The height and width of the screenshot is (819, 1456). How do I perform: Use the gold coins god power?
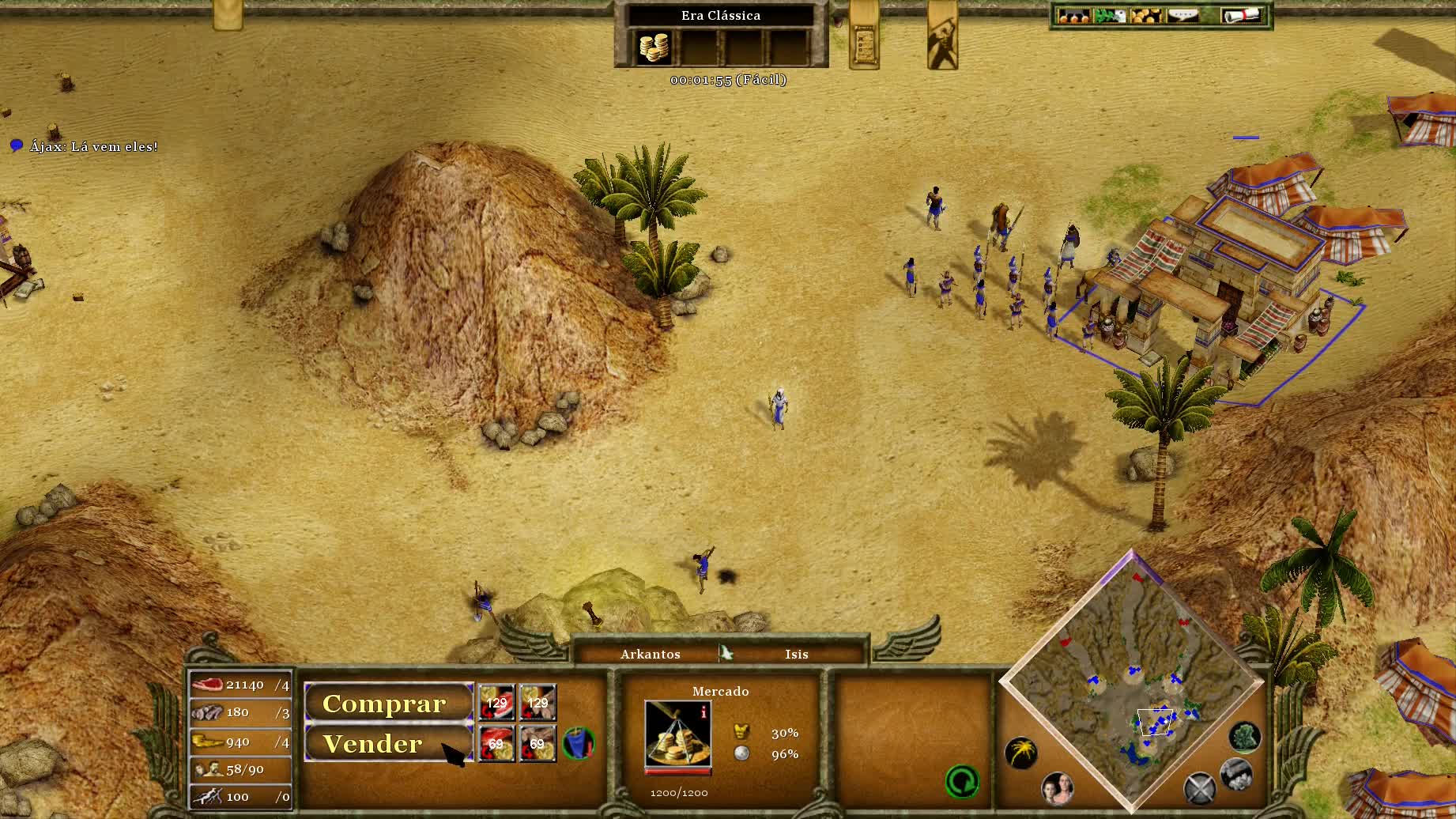coord(654,47)
